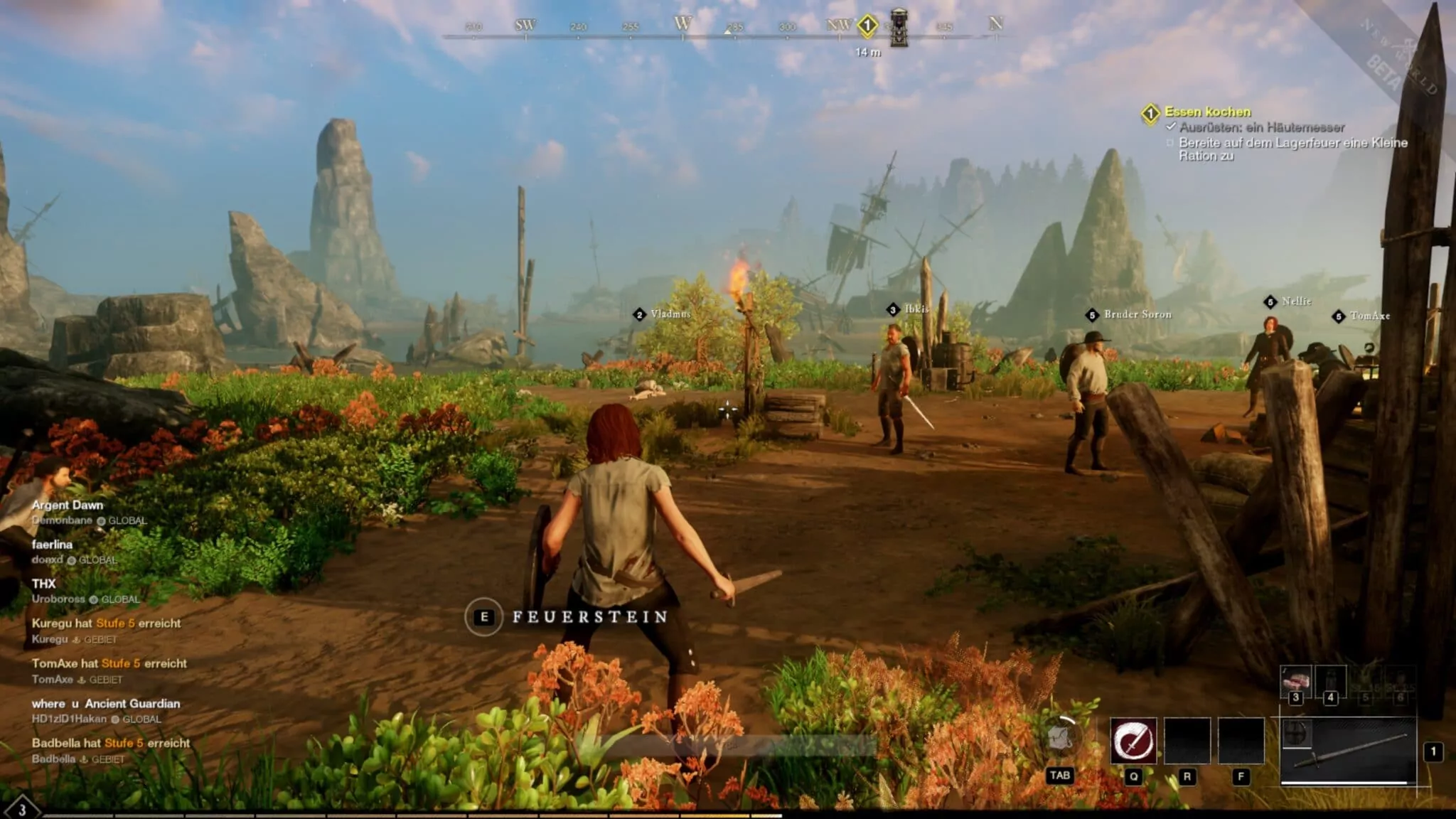Open the Essen kochen quest tracker
This screenshot has height=819, width=1456.
click(x=1207, y=112)
